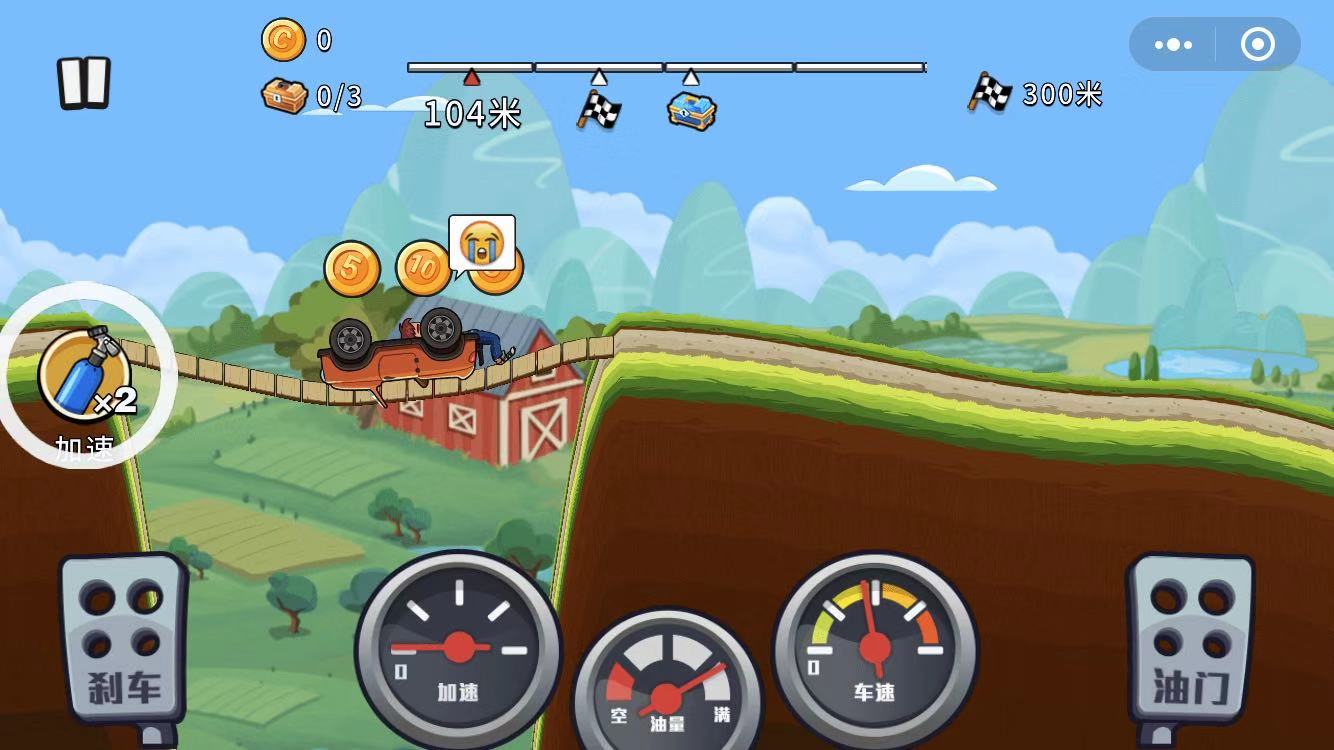Pause the game
The width and height of the screenshot is (1334, 750).
[83, 82]
